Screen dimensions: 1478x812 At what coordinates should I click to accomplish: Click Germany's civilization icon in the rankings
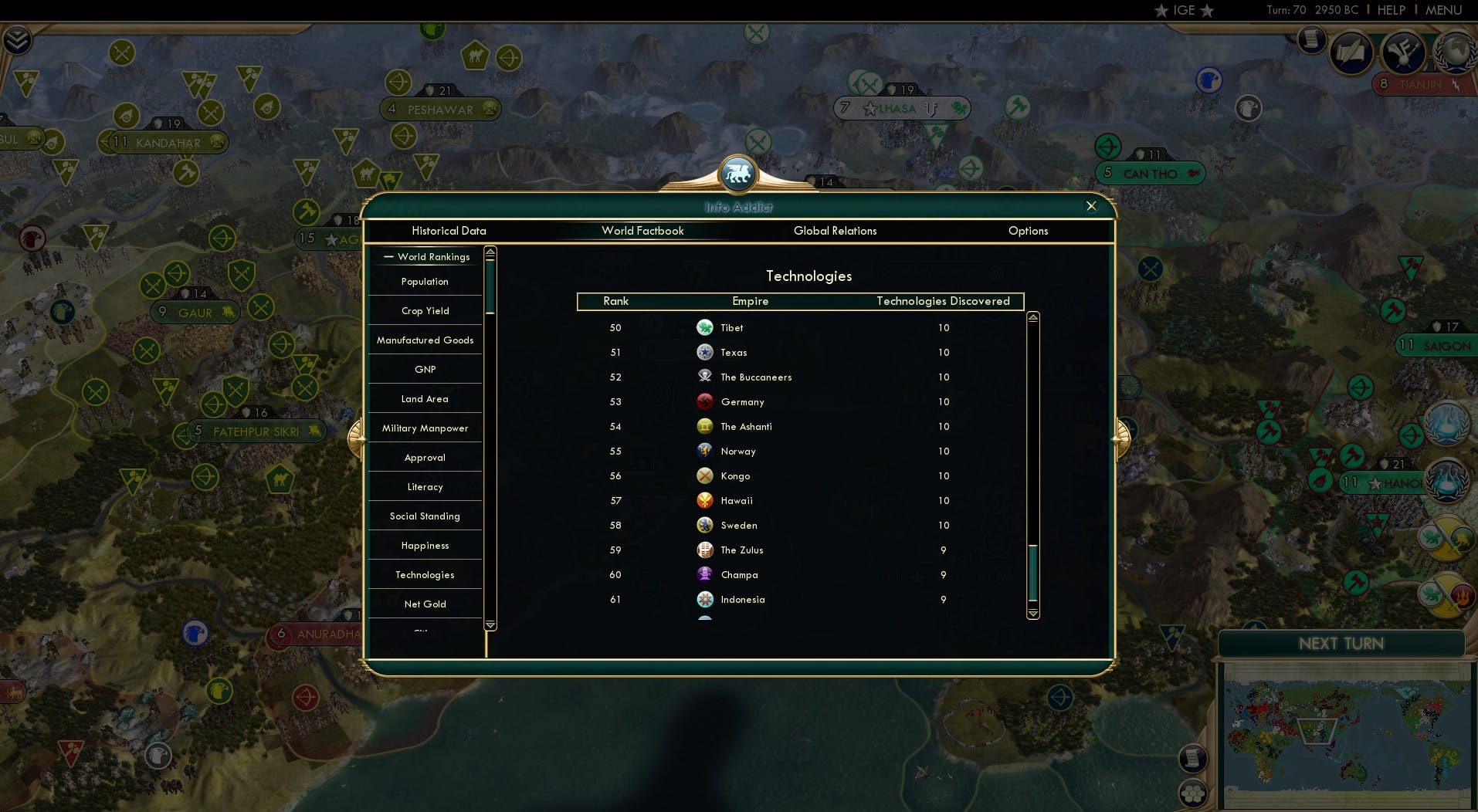pos(705,401)
